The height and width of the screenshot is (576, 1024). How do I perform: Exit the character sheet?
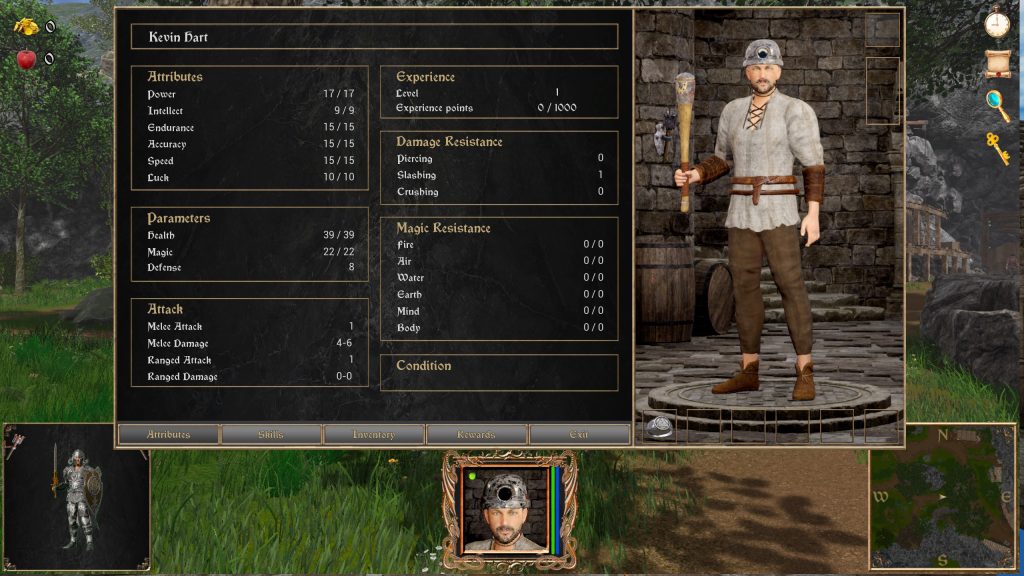tap(579, 434)
